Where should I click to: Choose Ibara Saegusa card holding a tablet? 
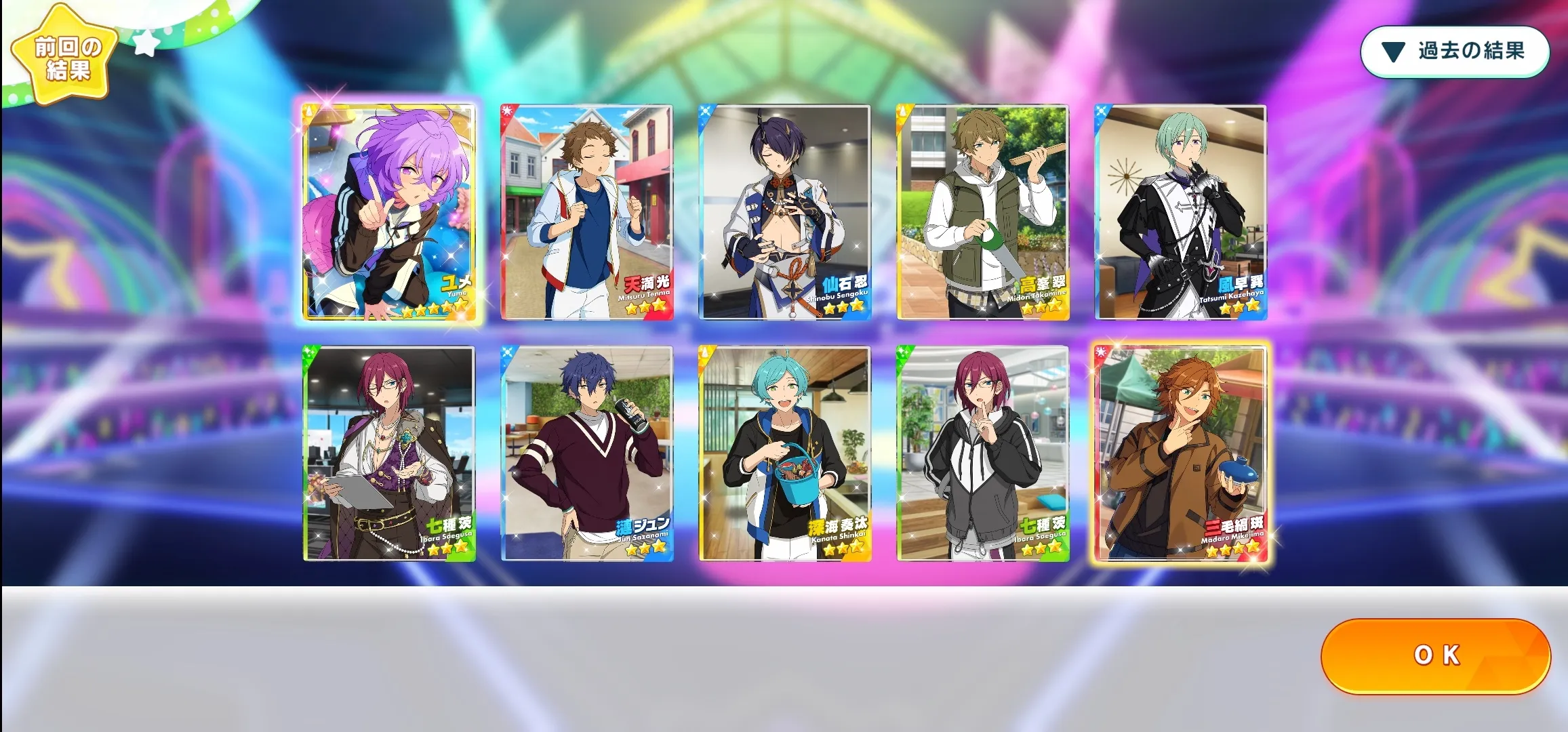pos(388,453)
